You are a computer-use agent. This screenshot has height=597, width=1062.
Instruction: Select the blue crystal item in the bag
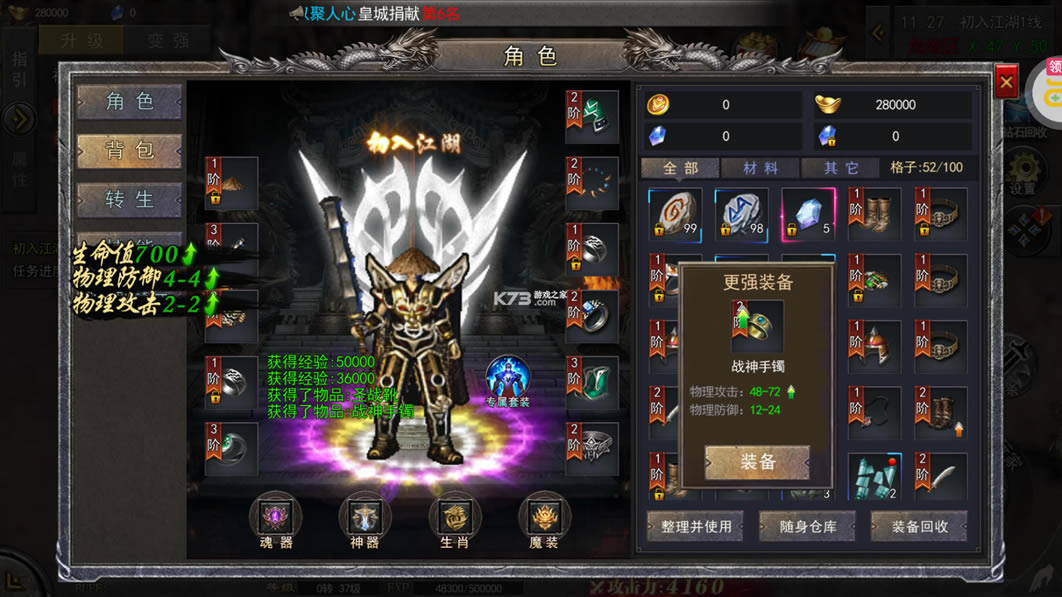pos(808,214)
